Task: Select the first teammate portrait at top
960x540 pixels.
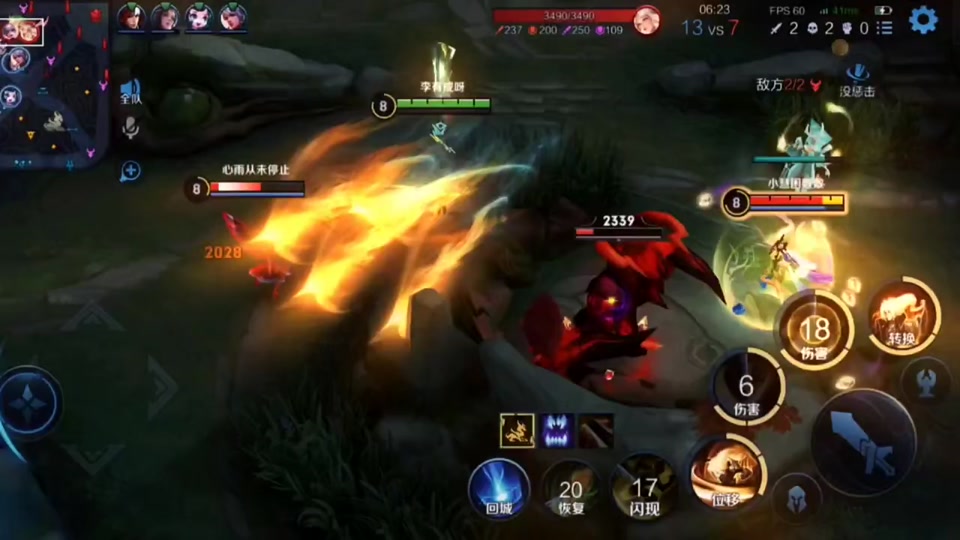Action: pos(129,17)
